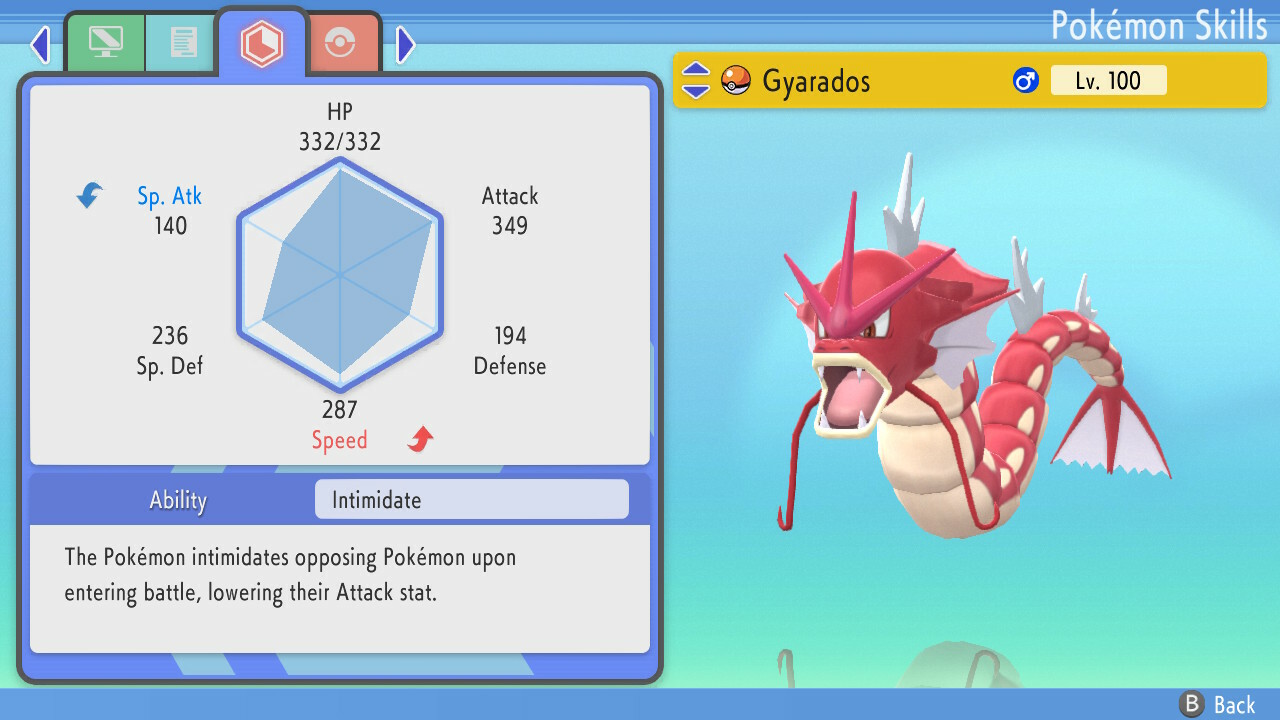Image resolution: width=1280 pixels, height=720 pixels.
Task: Click the blue Sp. Atk arrow icon
Action: tap(89, 196)
